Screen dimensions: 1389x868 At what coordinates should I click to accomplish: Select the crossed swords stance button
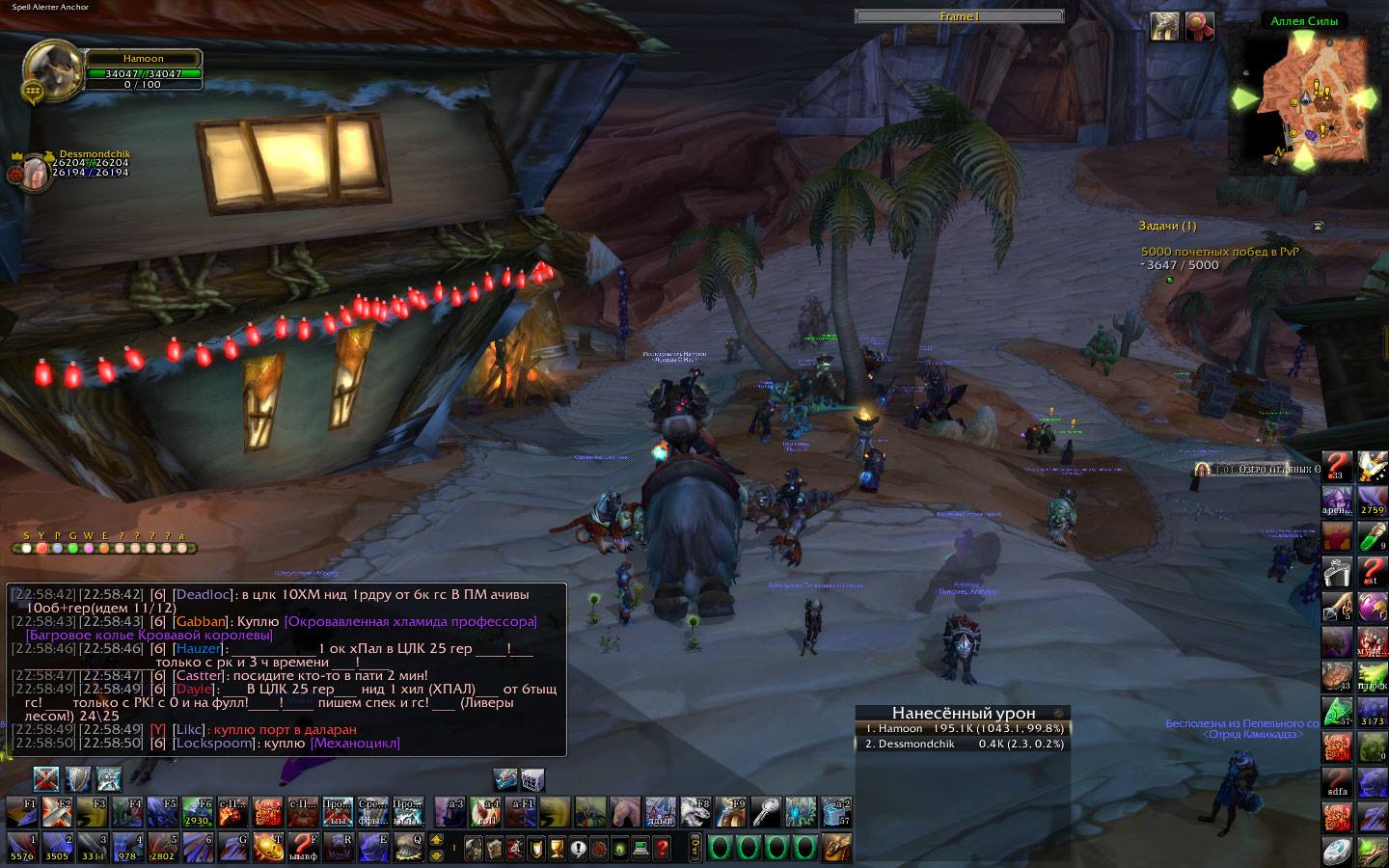pos(45,778)
